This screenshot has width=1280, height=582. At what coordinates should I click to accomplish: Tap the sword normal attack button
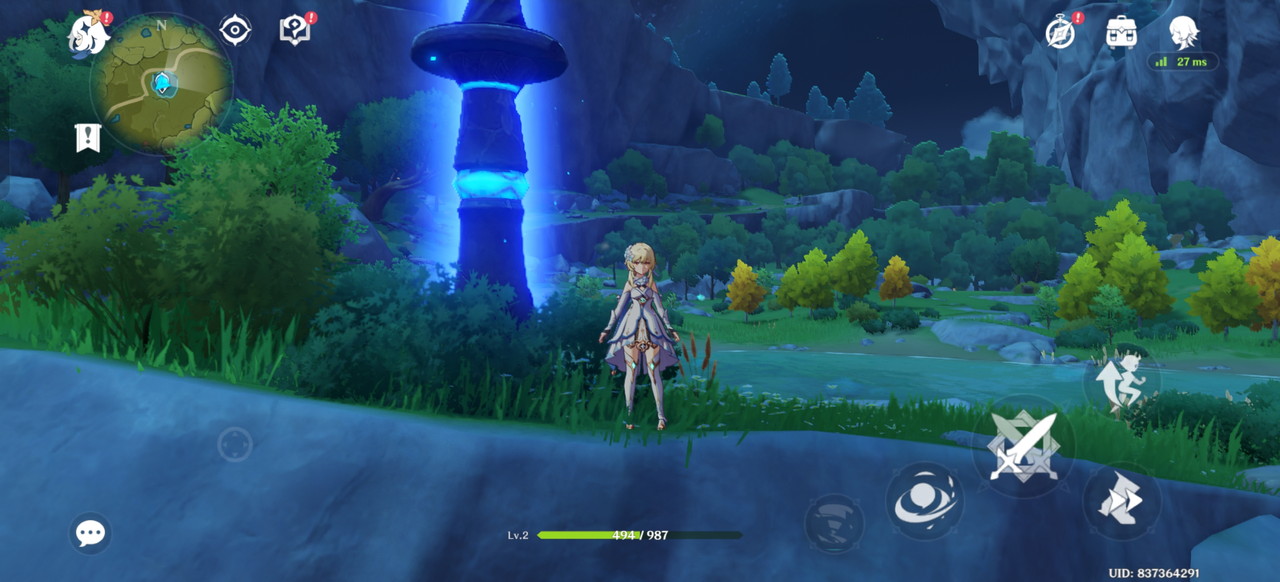point(1024,446)
